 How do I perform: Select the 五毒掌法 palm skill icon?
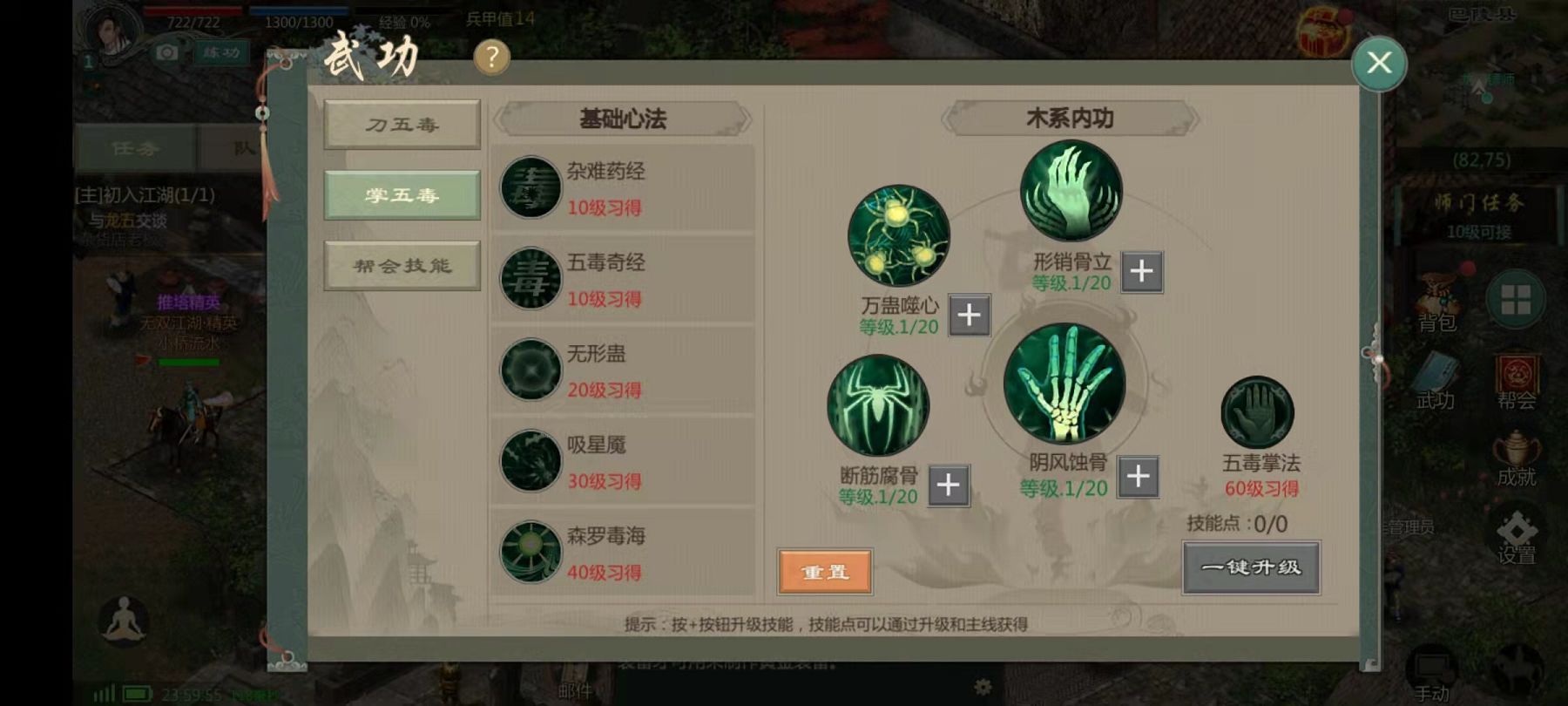tap(1257, 413)
